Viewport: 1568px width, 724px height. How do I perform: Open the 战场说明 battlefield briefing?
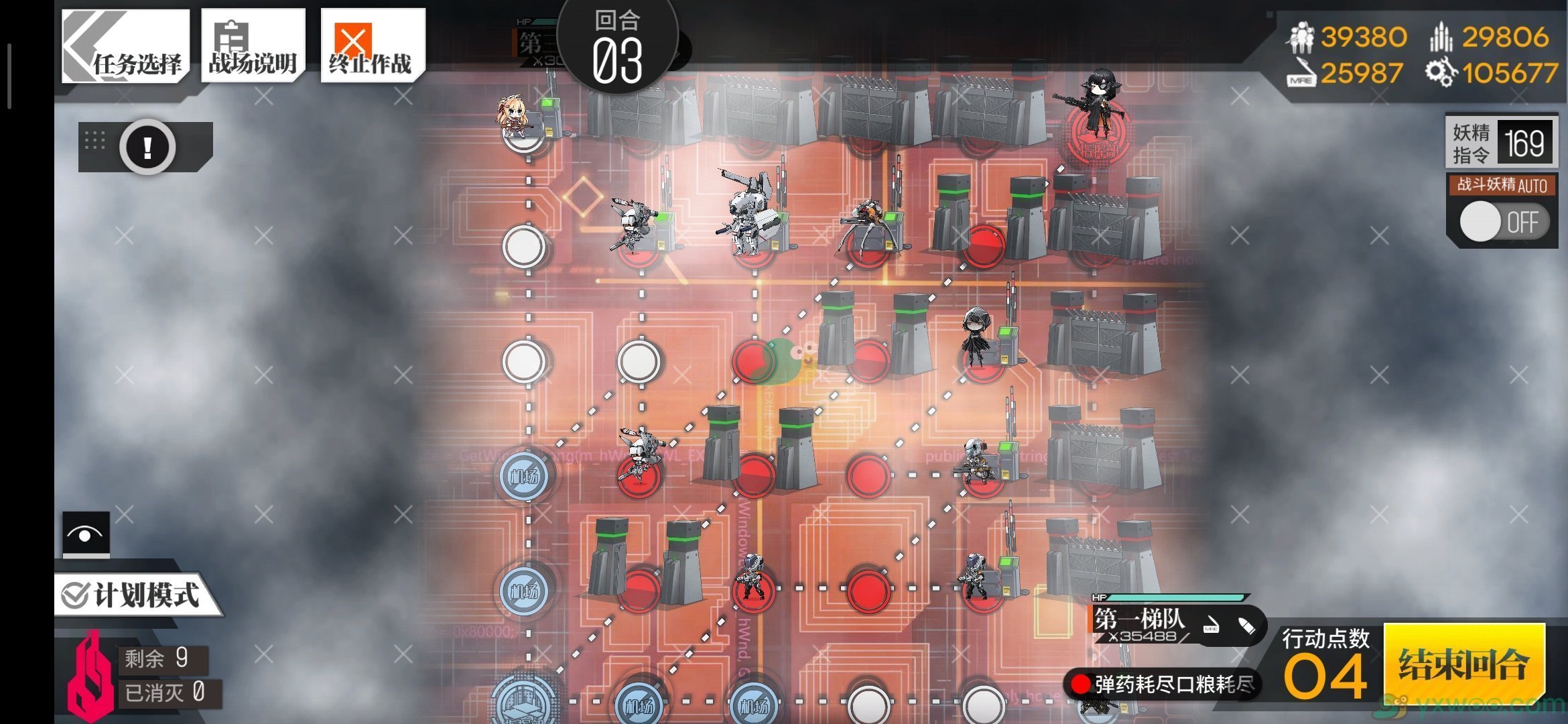click(253, 46)
